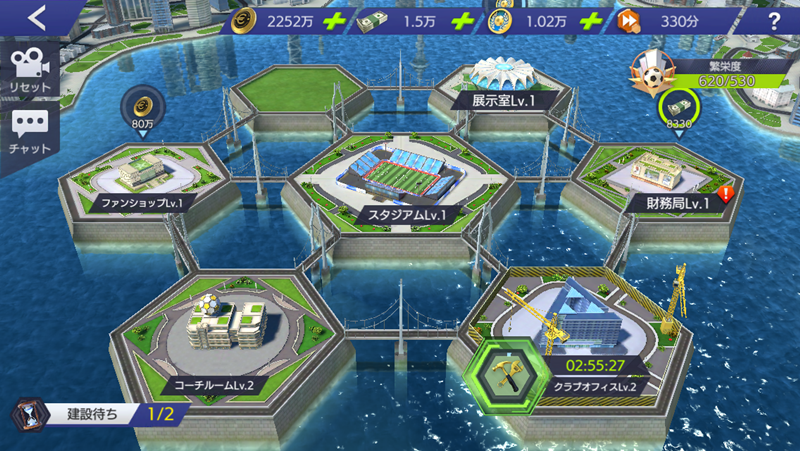
Task: Go back with the arrow button
Action: coord(38,17)
